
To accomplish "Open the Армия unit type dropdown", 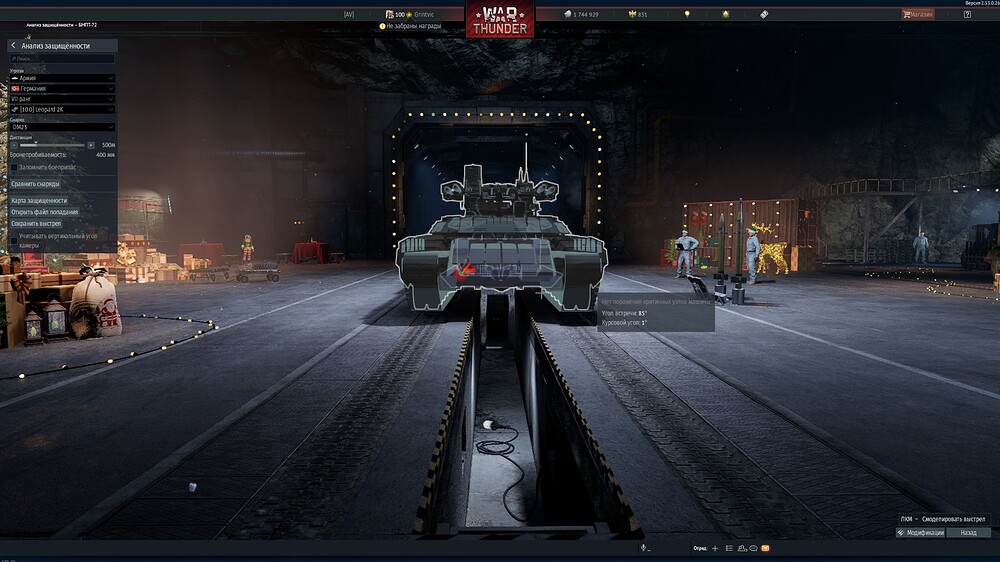I will click(x=62, y=78).
